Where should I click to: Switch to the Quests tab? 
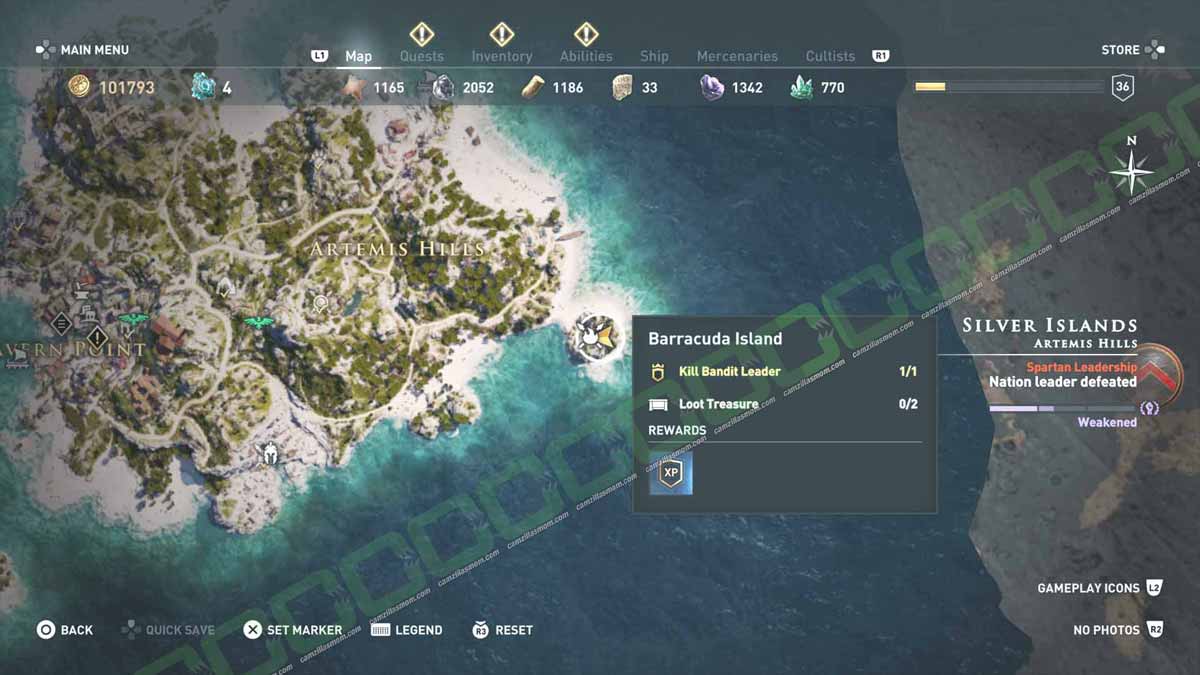tap(421, 56)
